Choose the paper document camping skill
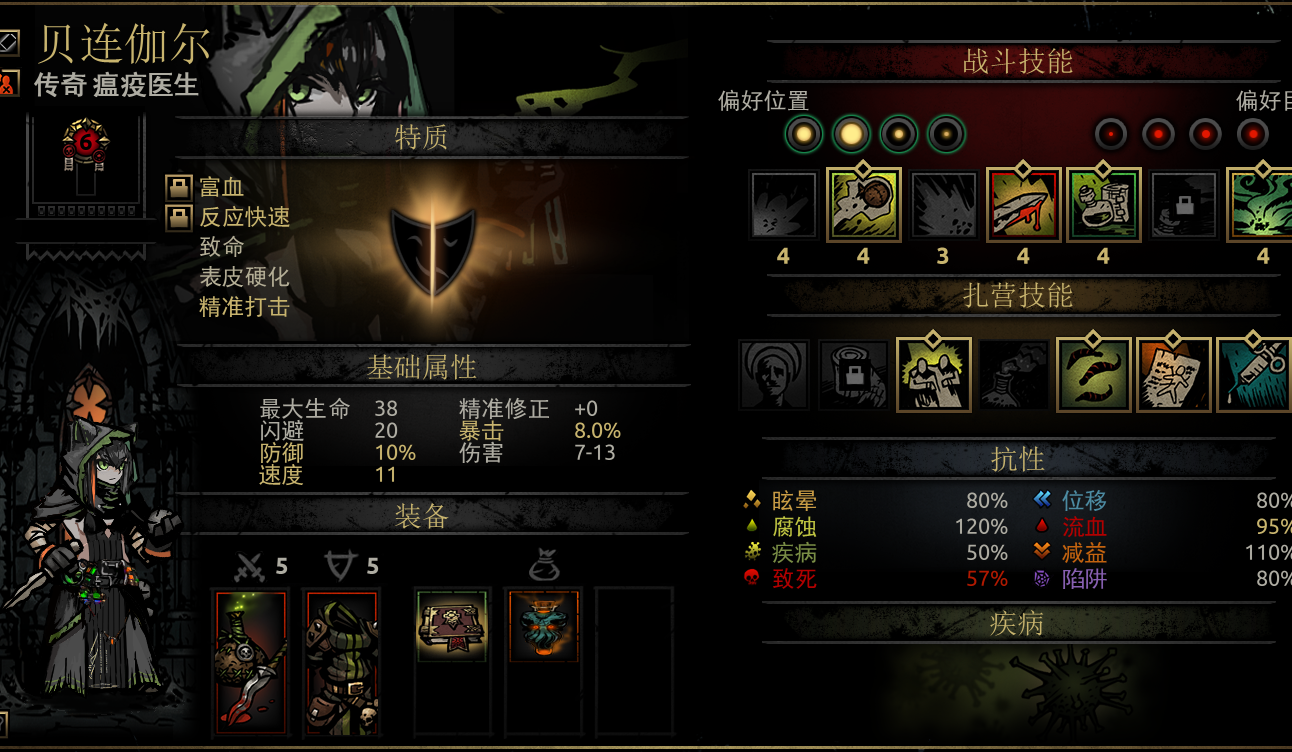1292x752 pixels. (x=1173, y=374)
